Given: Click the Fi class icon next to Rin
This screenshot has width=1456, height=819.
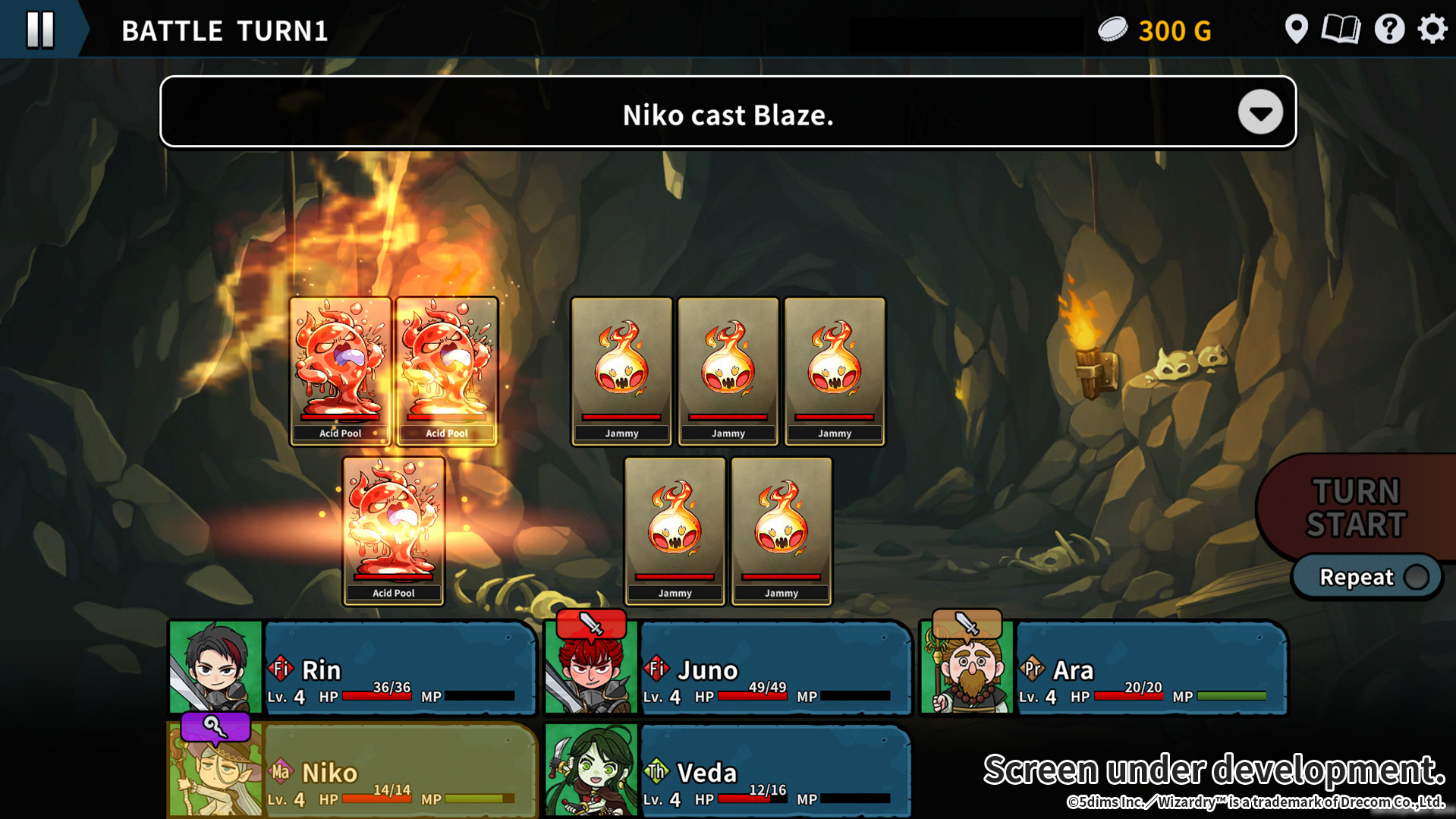Looking at the screenshot, I should 280,669.
